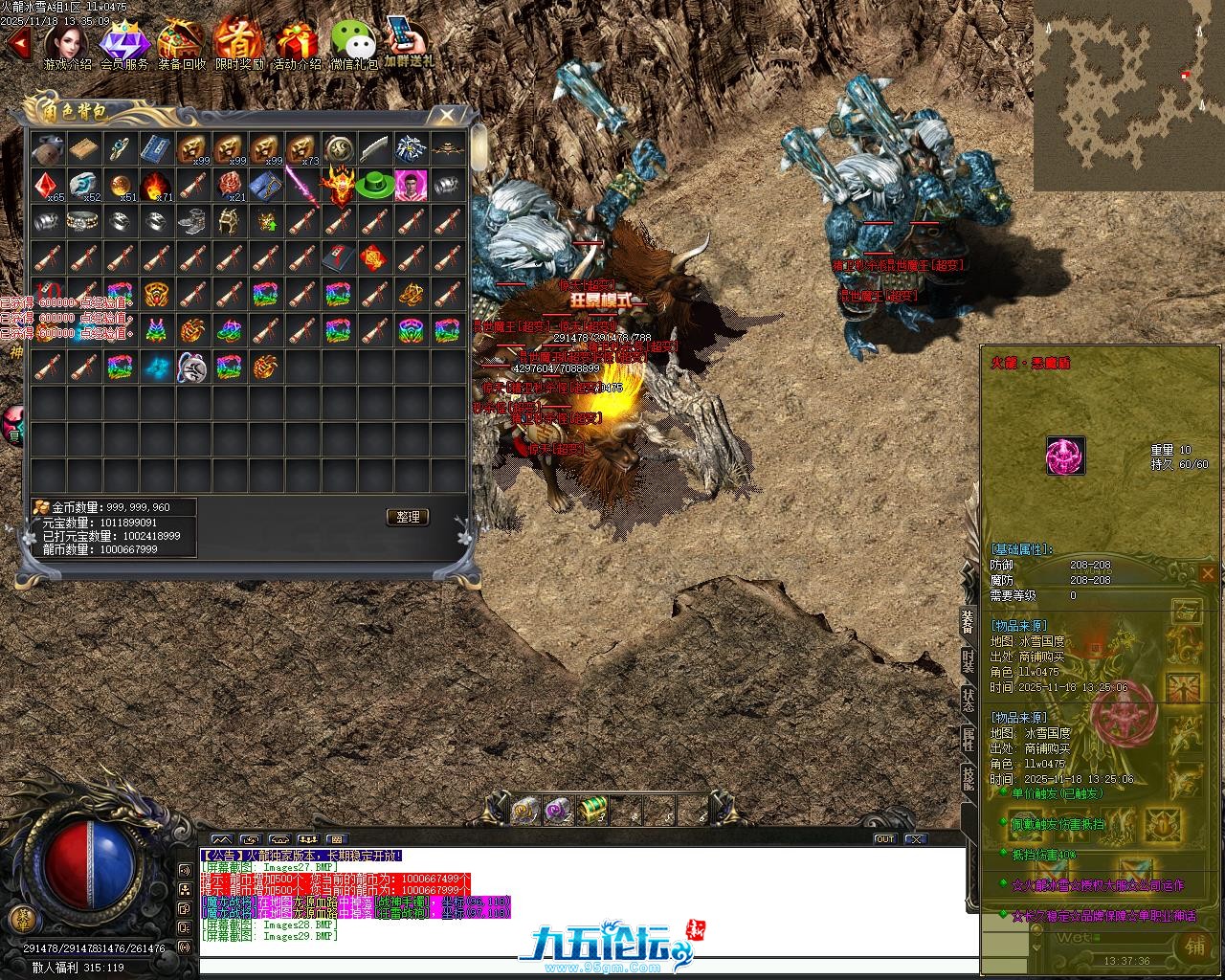The height and width of the screenshot is (980, 1225).
Task: Sort the bag with the 整理 button
Action: 408,517
